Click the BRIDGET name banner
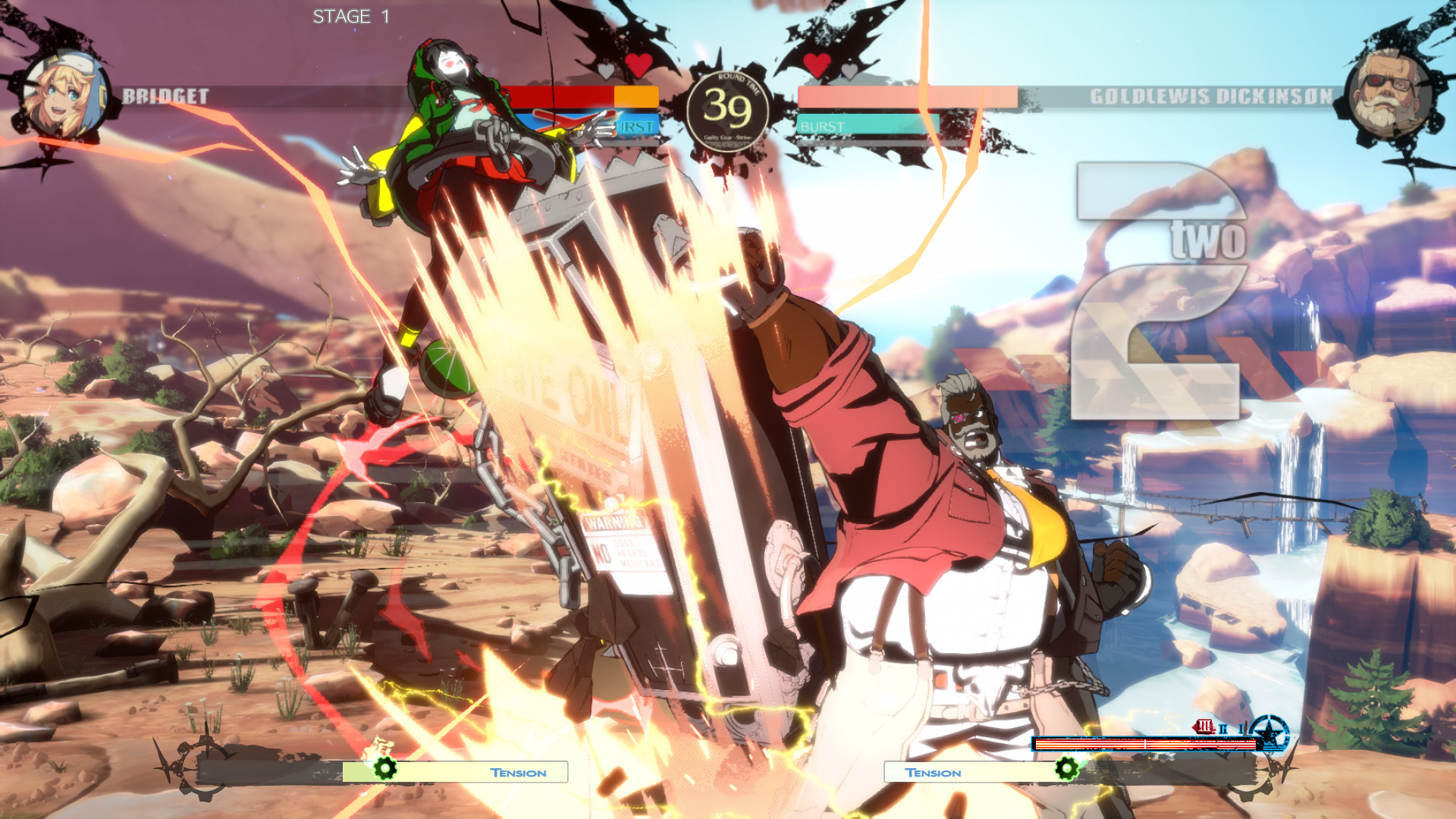Viewport: 1456px width, 819px height. (165, 96)
